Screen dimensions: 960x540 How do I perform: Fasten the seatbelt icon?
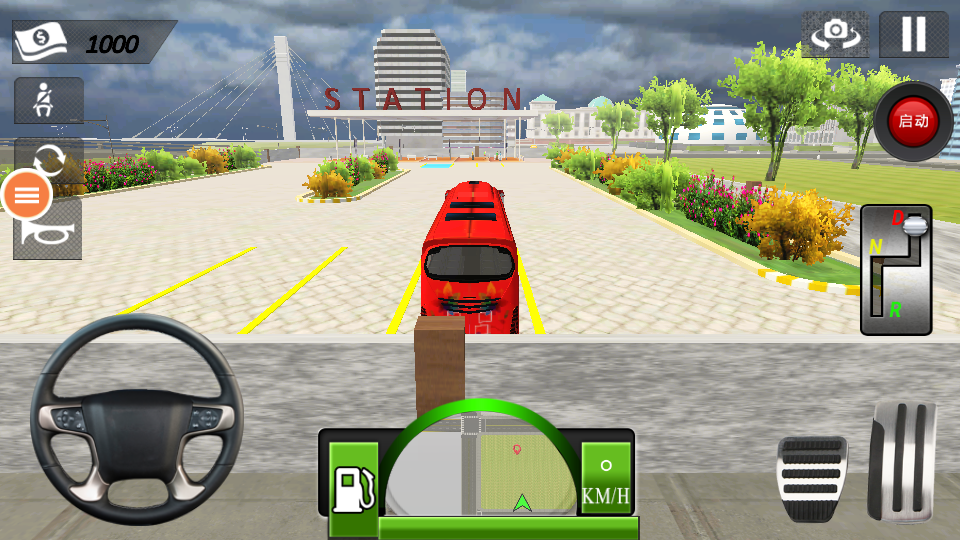pos(48,100)
